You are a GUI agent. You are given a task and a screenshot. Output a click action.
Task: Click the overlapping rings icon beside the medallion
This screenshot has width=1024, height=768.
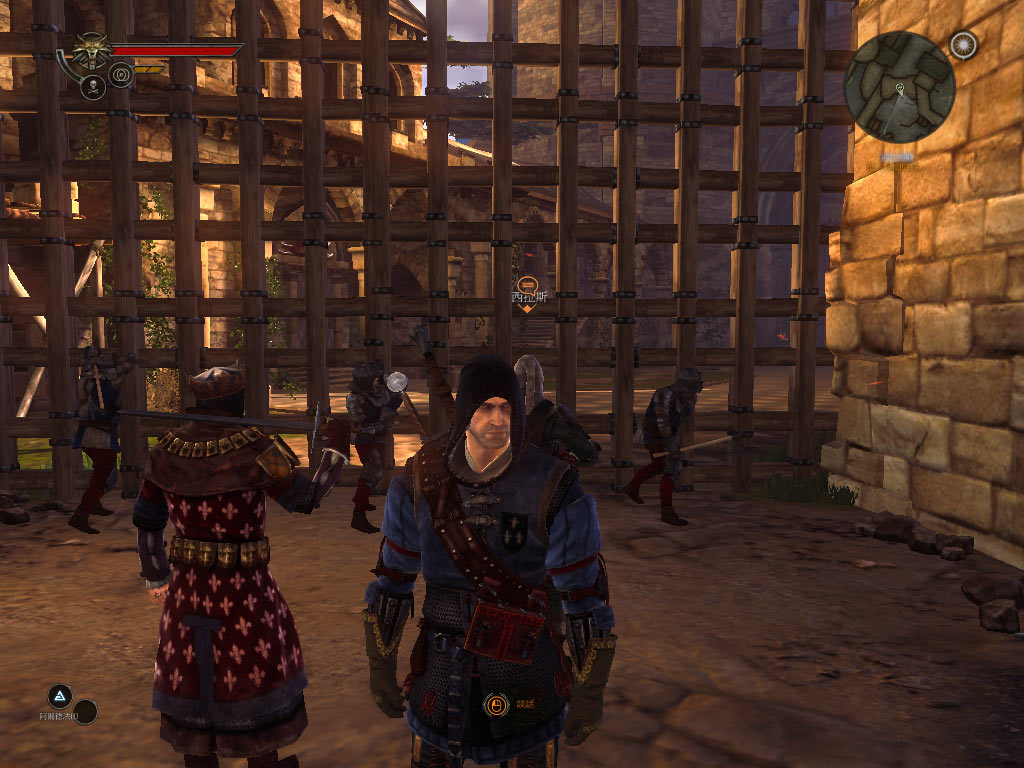point(121,74)
